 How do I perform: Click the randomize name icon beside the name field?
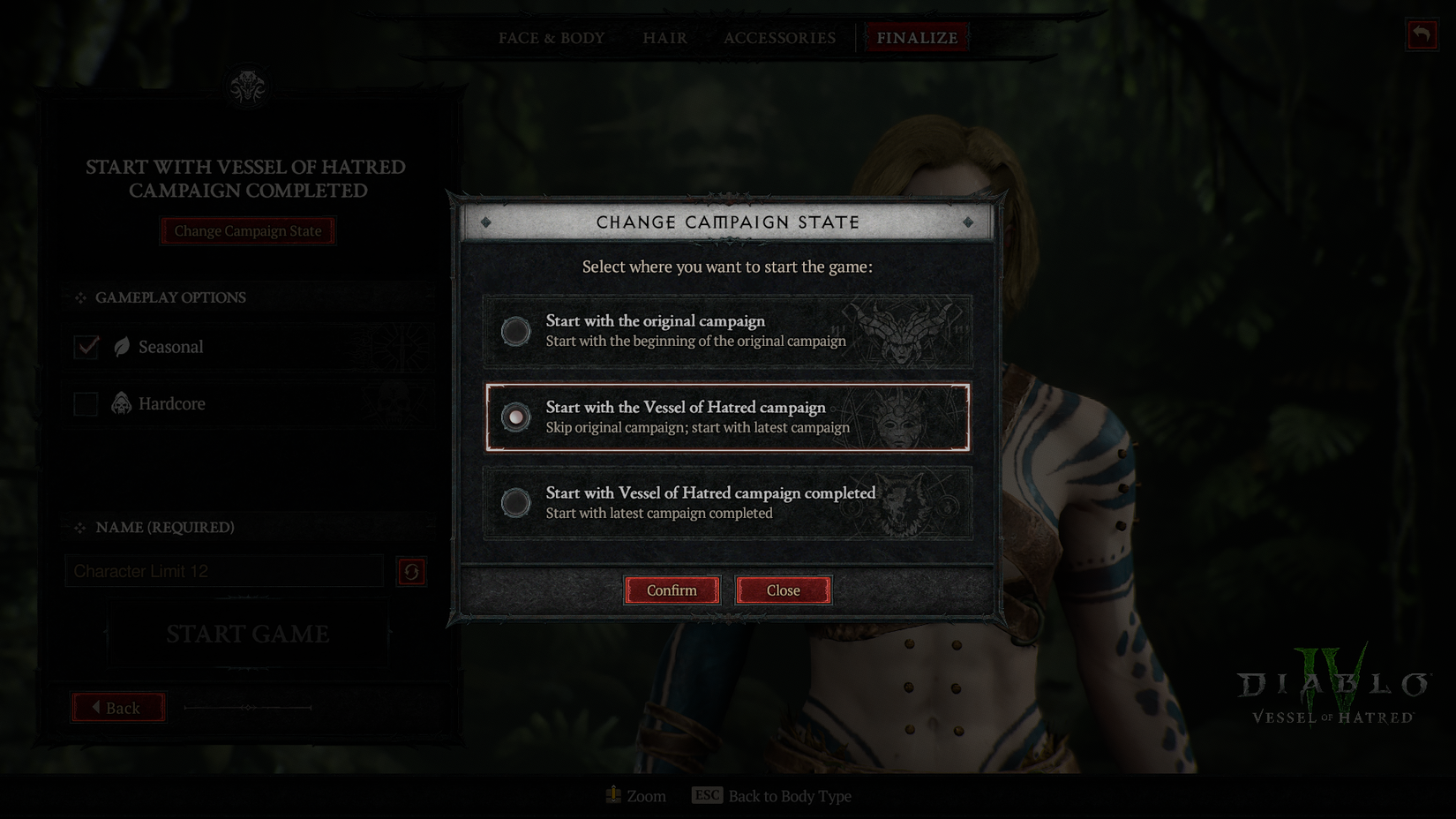411,571
